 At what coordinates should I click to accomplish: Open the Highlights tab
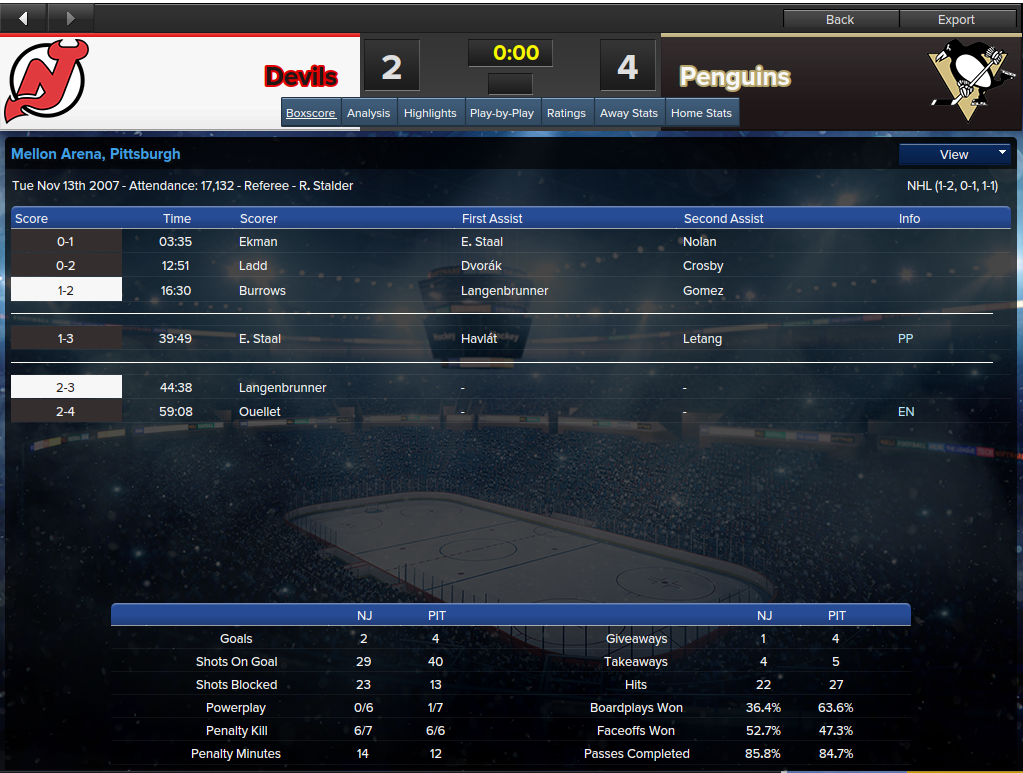[x=430, y=113]
